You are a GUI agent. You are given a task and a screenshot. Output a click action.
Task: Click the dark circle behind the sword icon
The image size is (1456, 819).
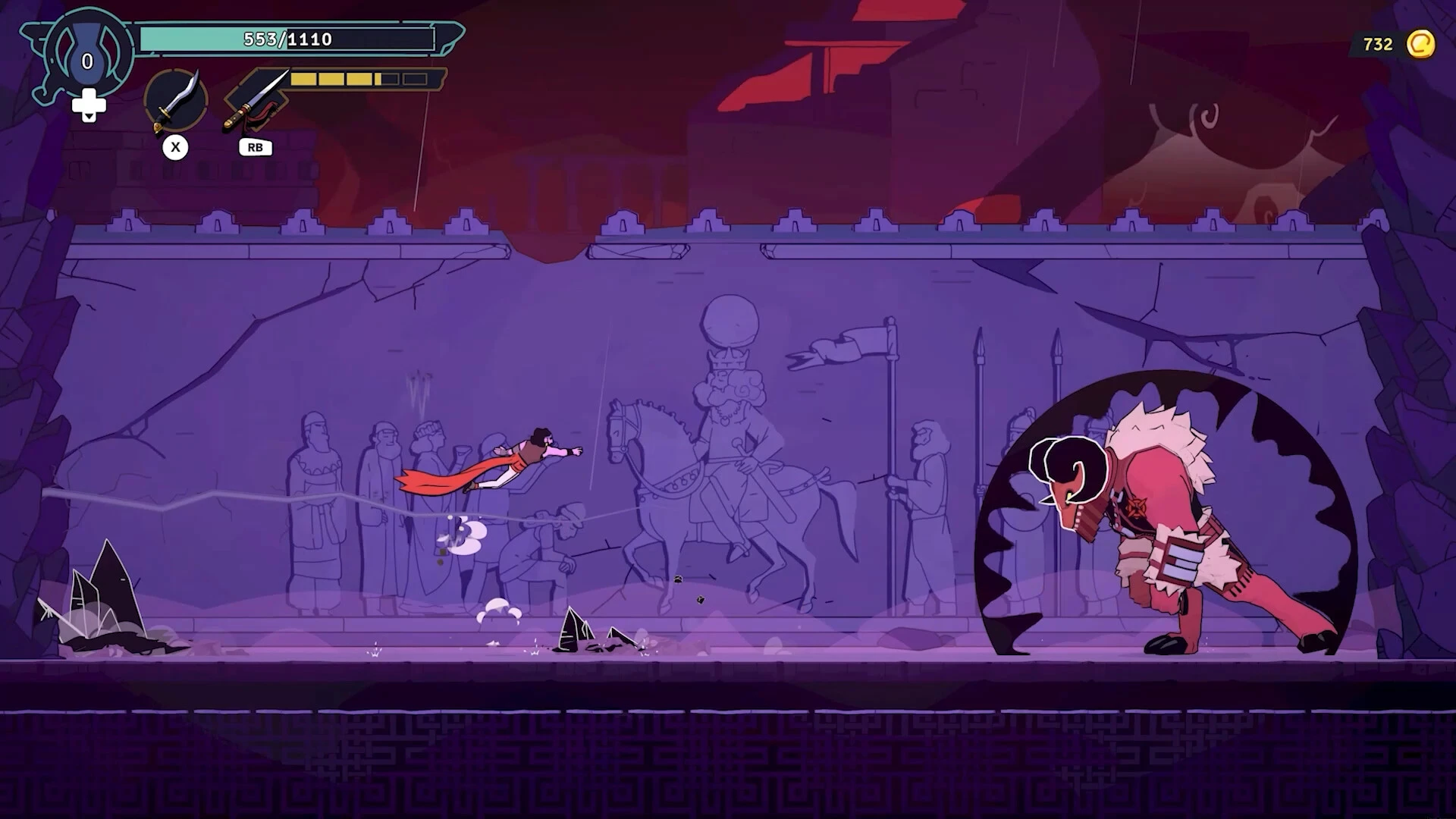(176, 99)
